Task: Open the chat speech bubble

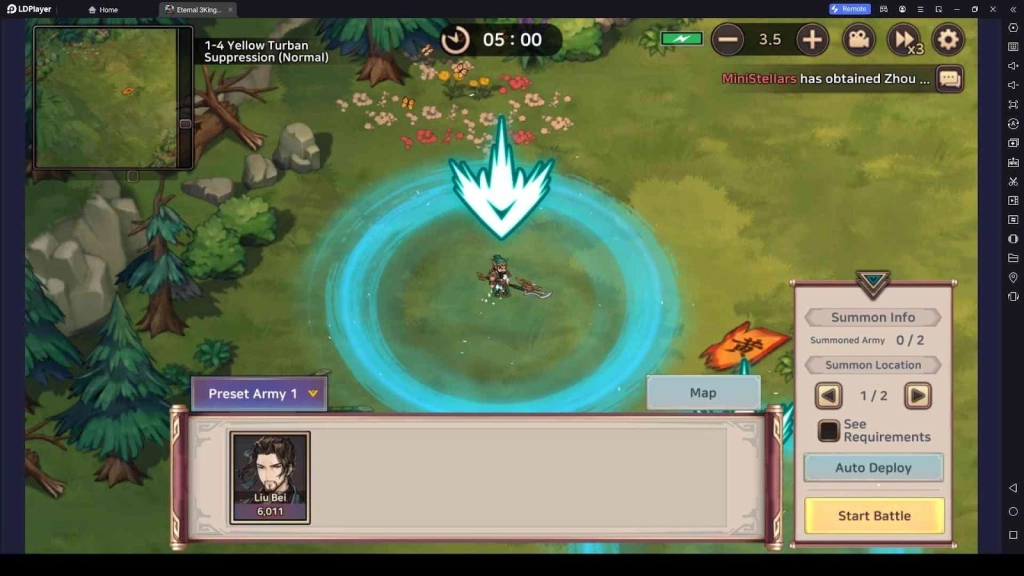Action: pyautogui.click(x=949, y=78)
